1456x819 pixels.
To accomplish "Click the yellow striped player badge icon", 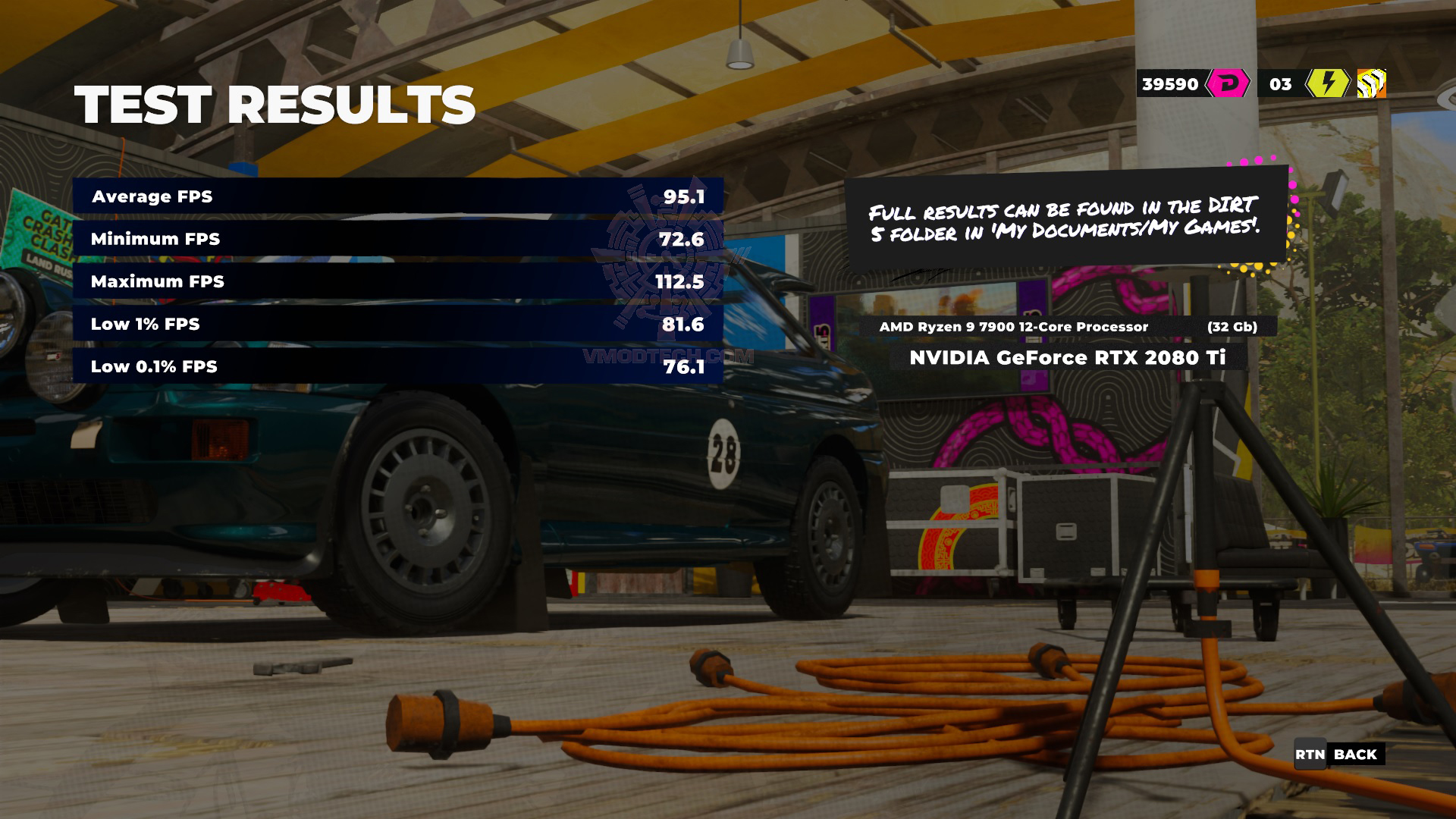I will (x=1371, y=83).
